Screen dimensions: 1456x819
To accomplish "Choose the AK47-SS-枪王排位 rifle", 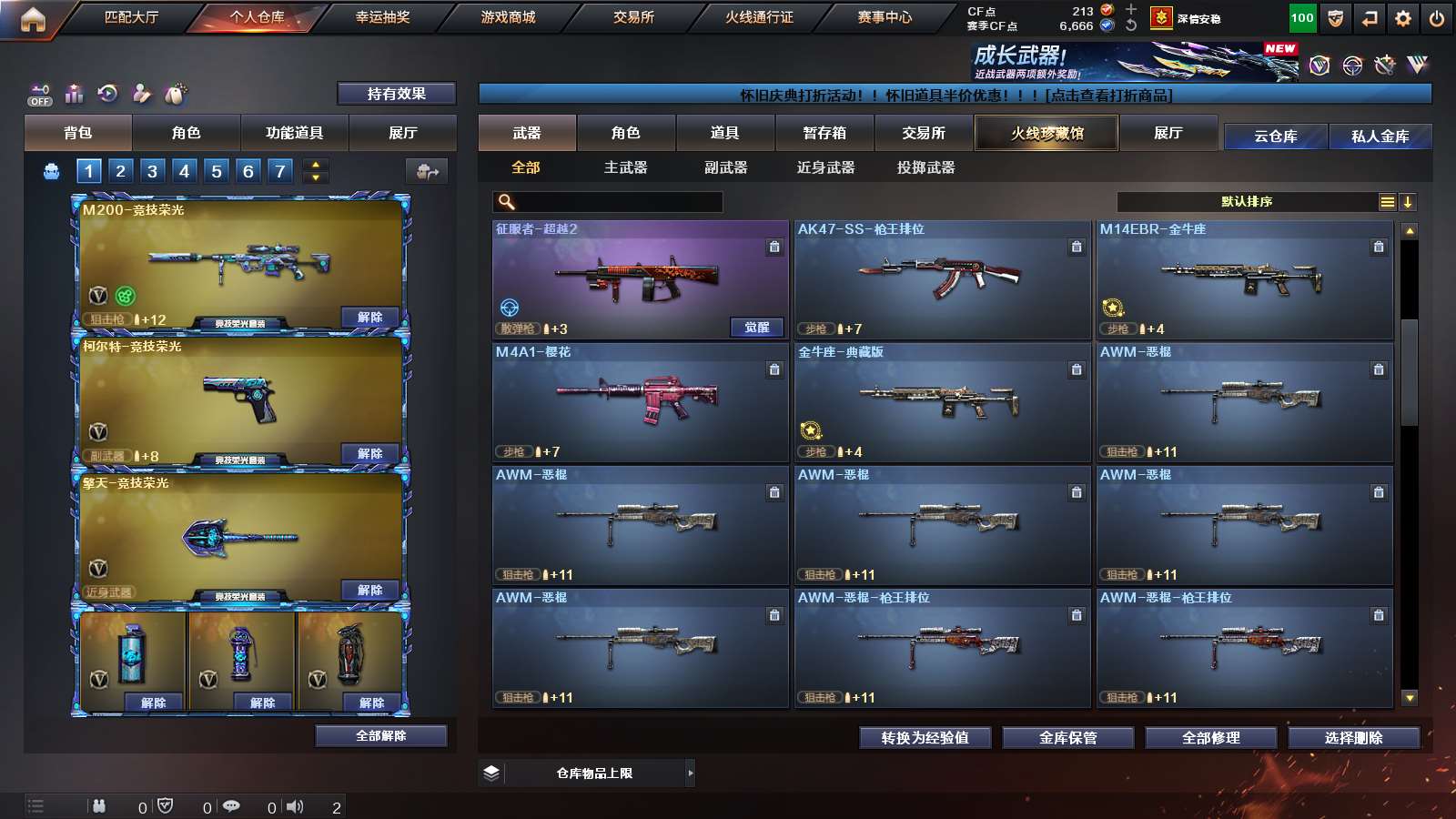I will click(x=942, y=279).
